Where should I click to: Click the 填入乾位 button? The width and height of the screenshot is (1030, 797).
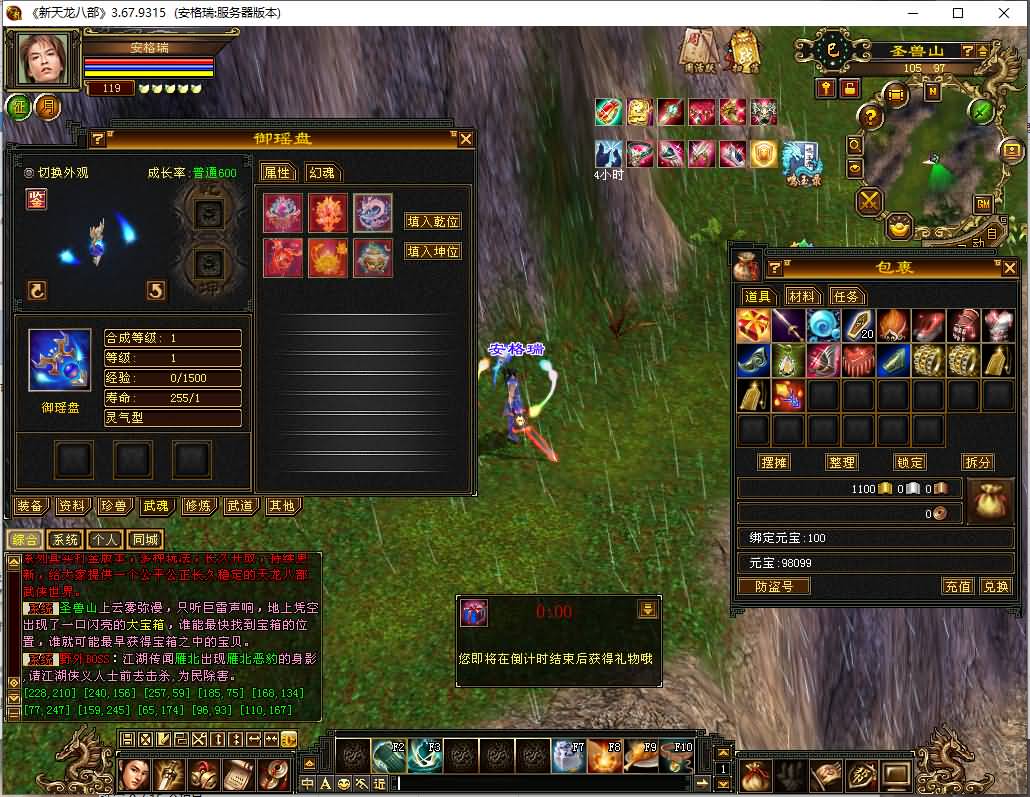point(433,221)
